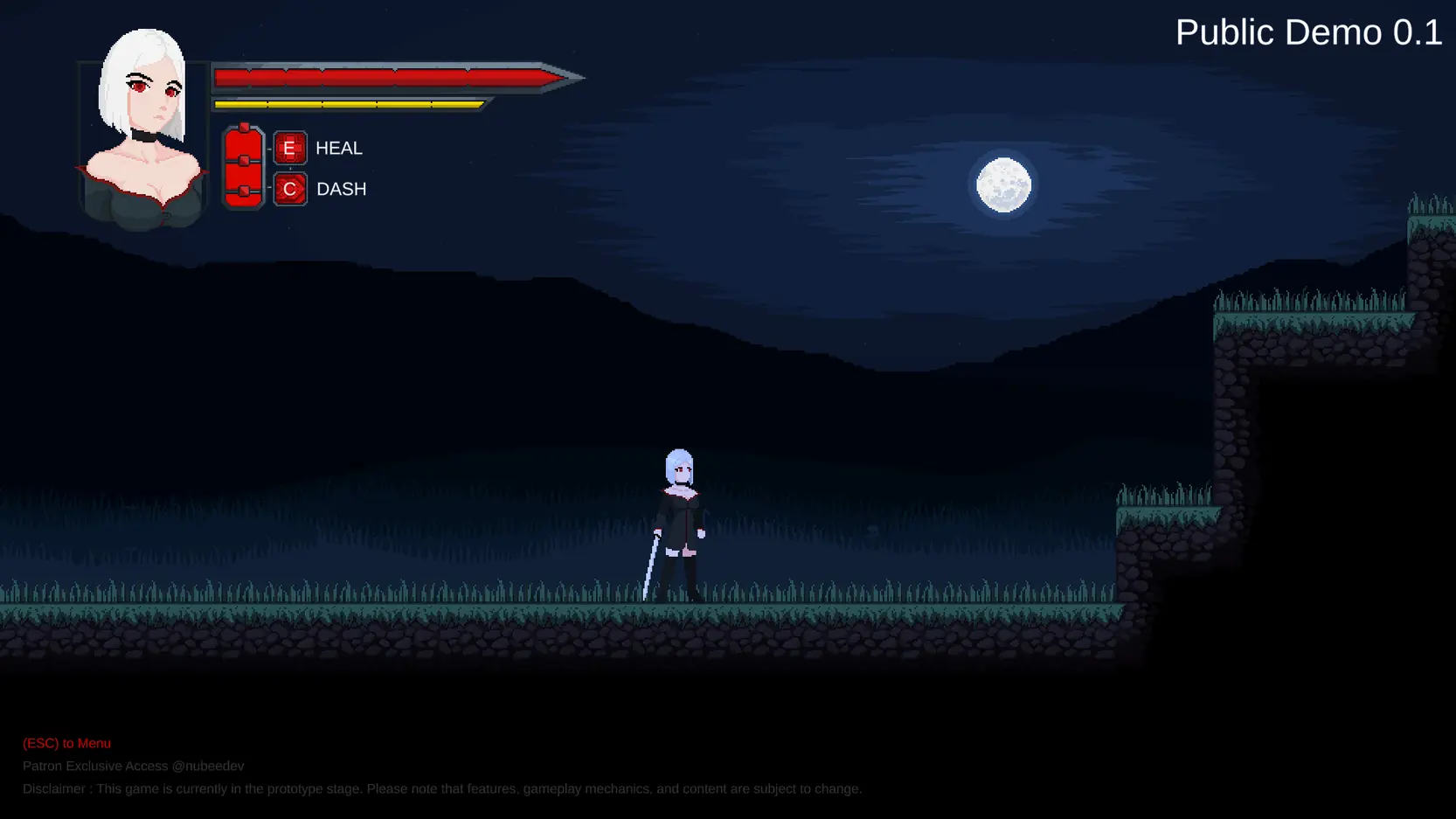Select the red healing flask icon
Screen dimensions: 1456x819
[x=243, y=167]
